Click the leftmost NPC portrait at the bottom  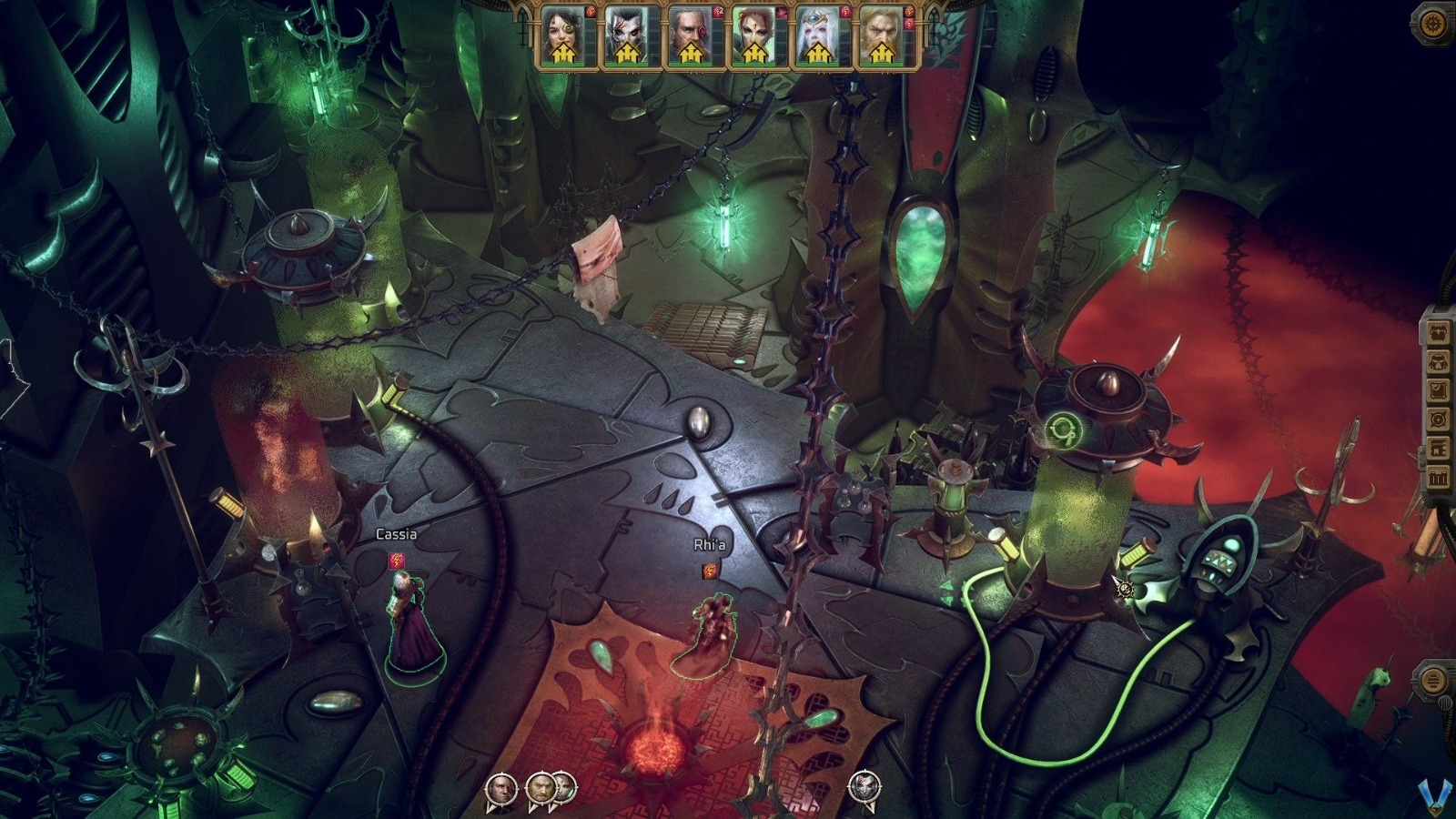(500, 786)
